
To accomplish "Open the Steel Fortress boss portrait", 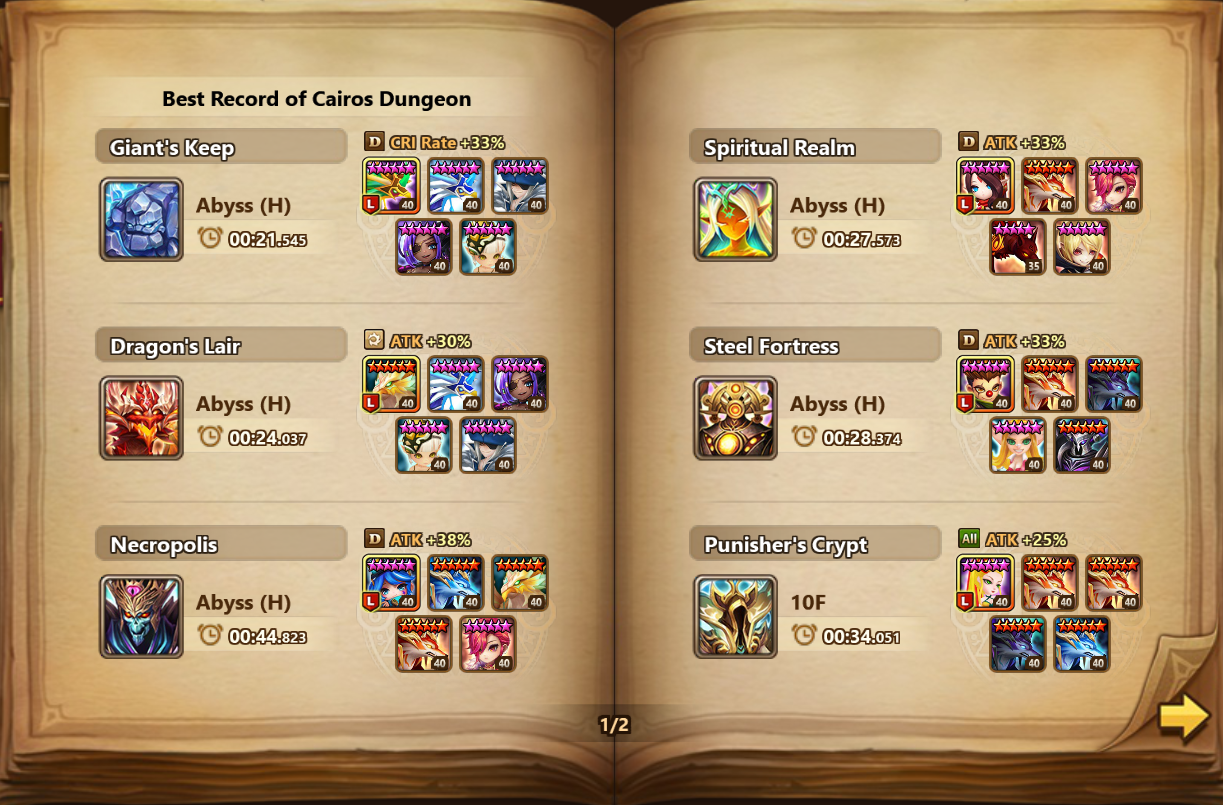I will coord(735,418).
